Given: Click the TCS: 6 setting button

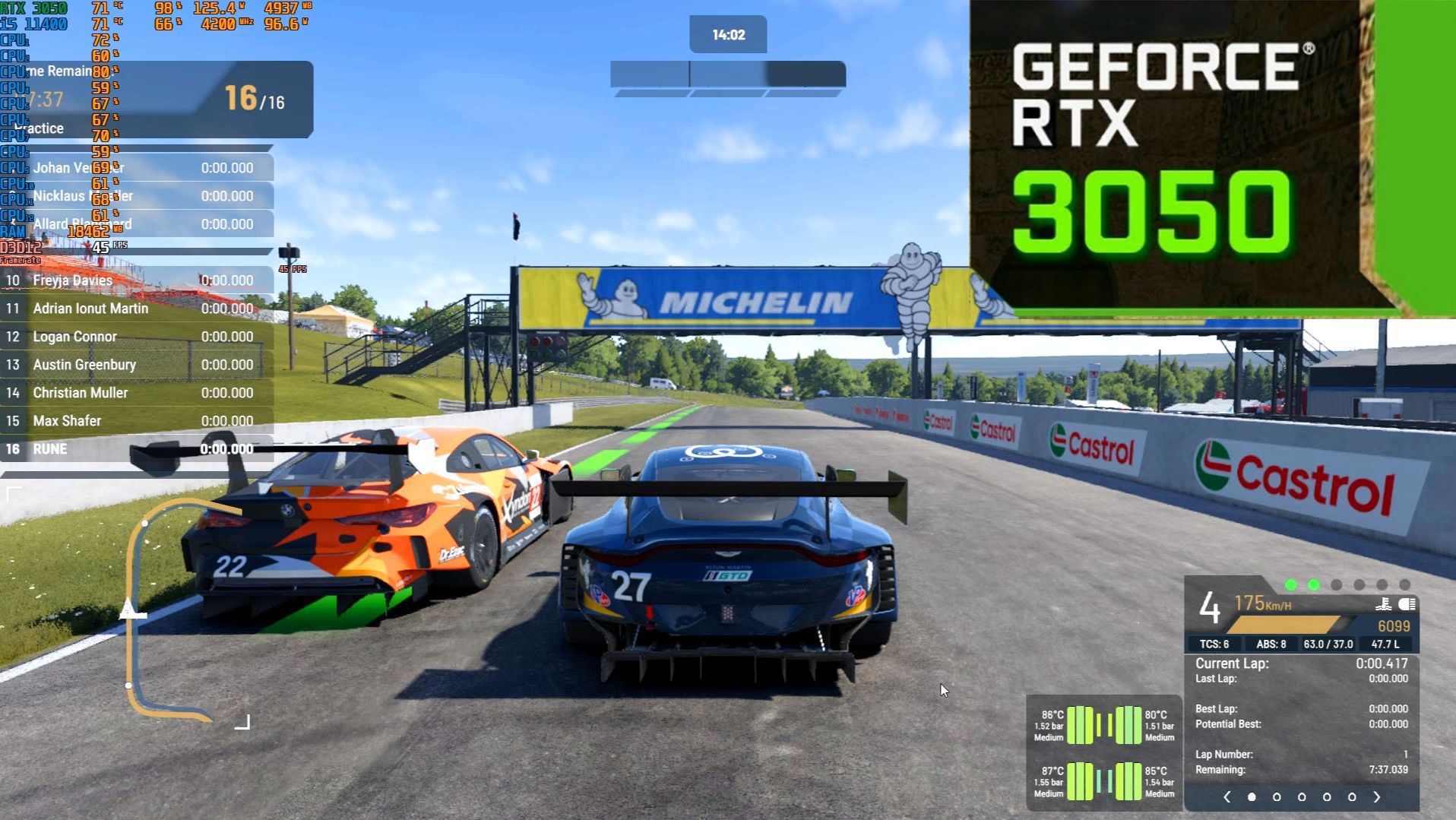Looking at the screenshot, I should tap(1214, 643).
